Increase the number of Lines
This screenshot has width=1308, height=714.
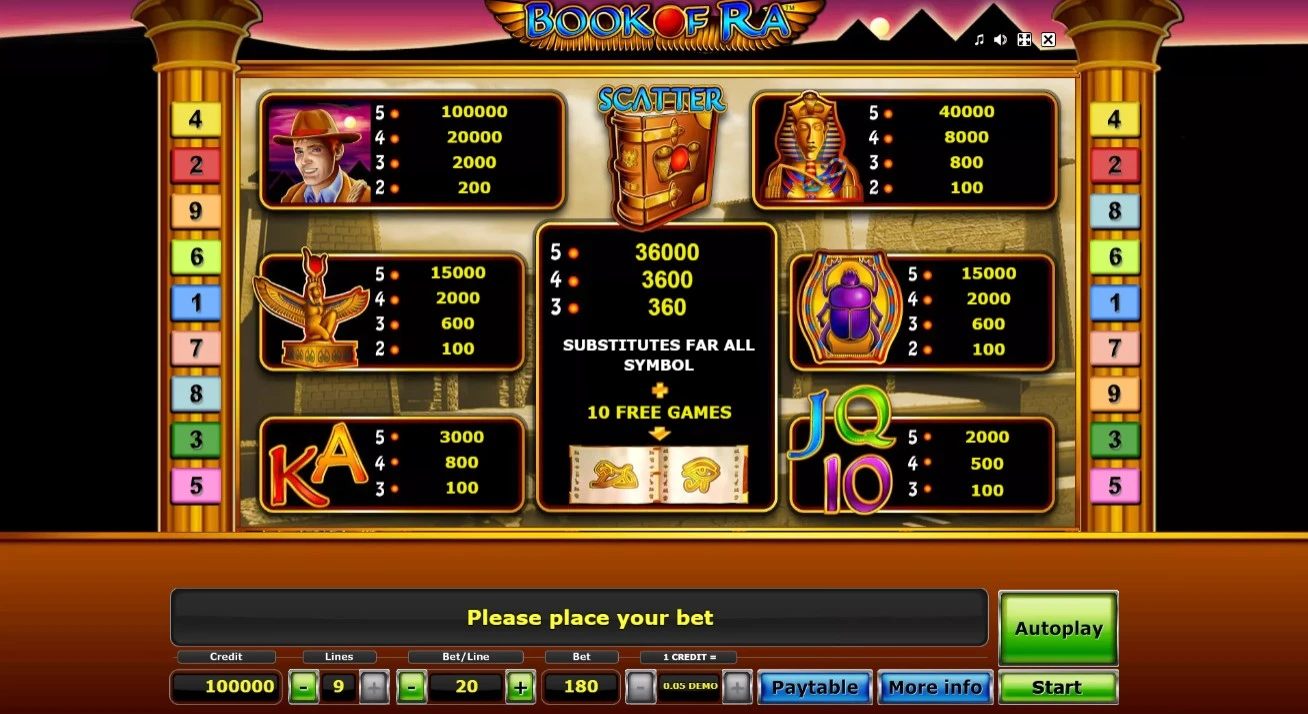pyautogui.click(x=373, y=687)
